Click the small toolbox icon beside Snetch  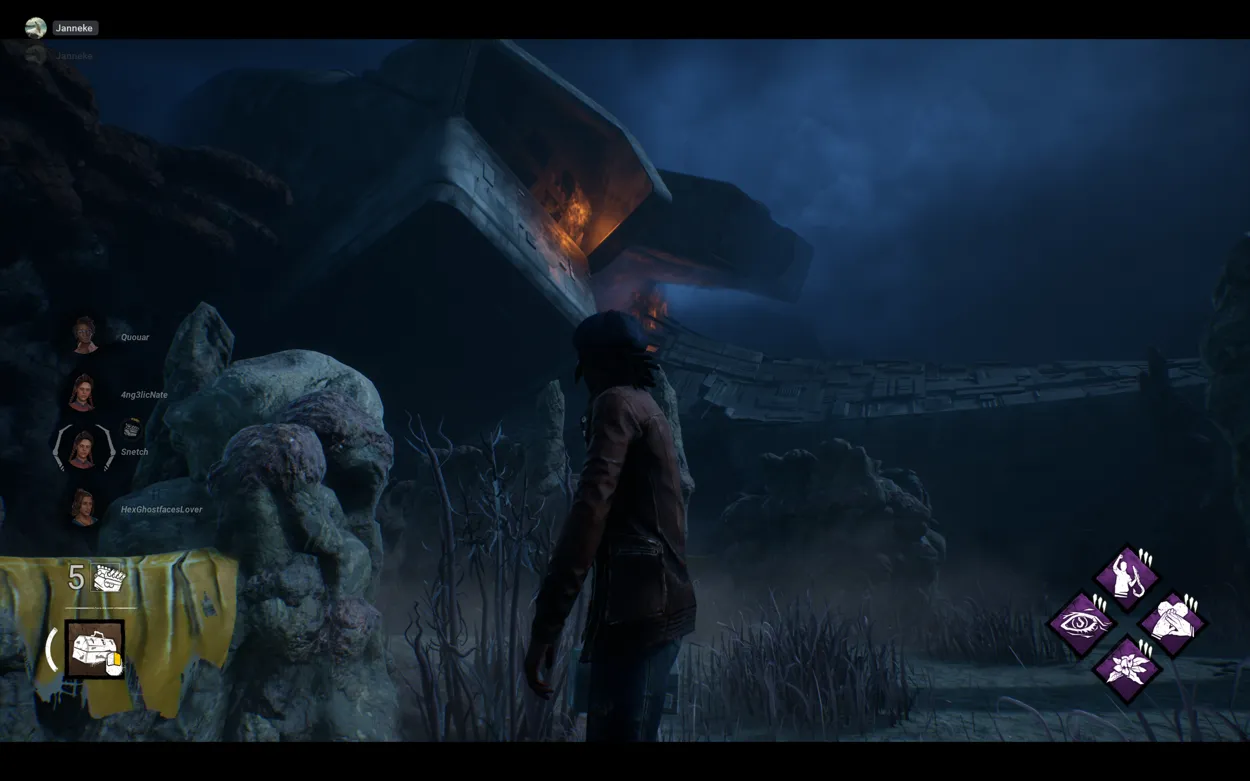click(131, 428)
